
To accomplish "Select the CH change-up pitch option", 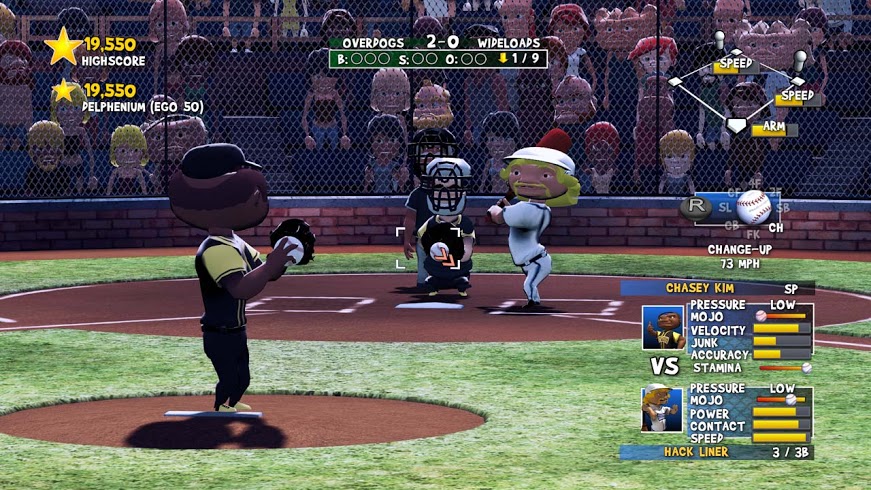I will tap(776, 228).
